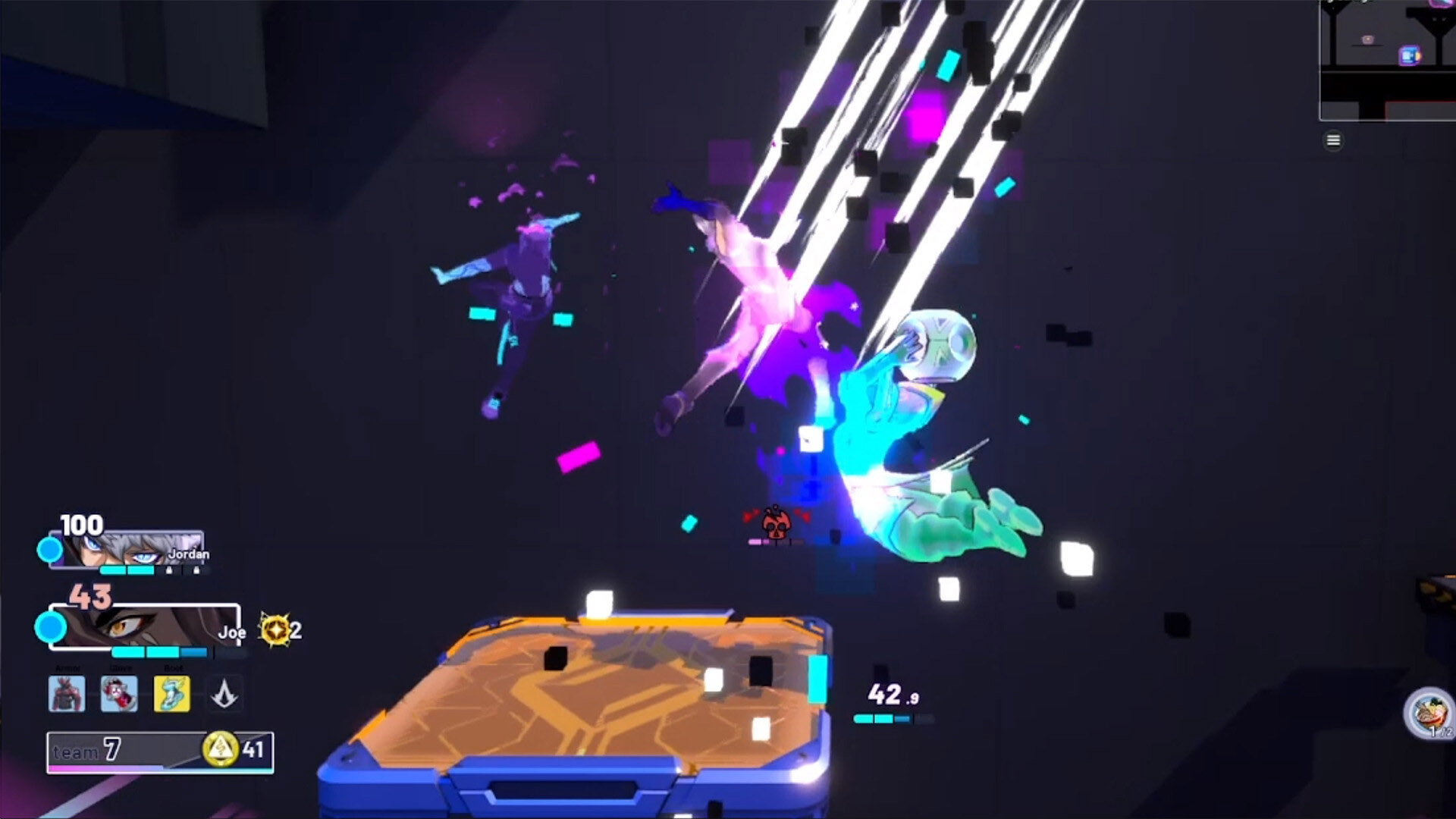Click the empty emblem ability slot

[x=224, y=694]
